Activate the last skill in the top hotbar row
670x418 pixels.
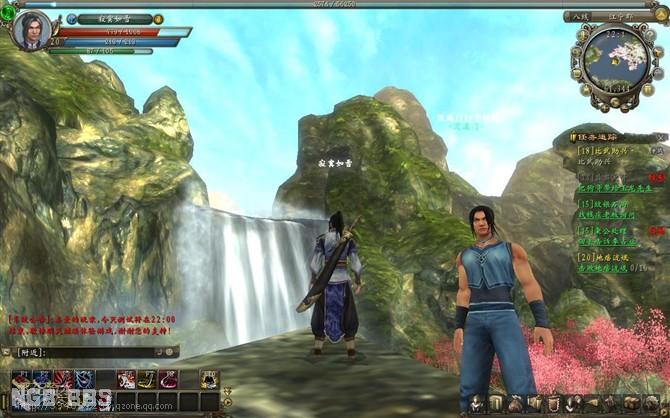(209, 378)
